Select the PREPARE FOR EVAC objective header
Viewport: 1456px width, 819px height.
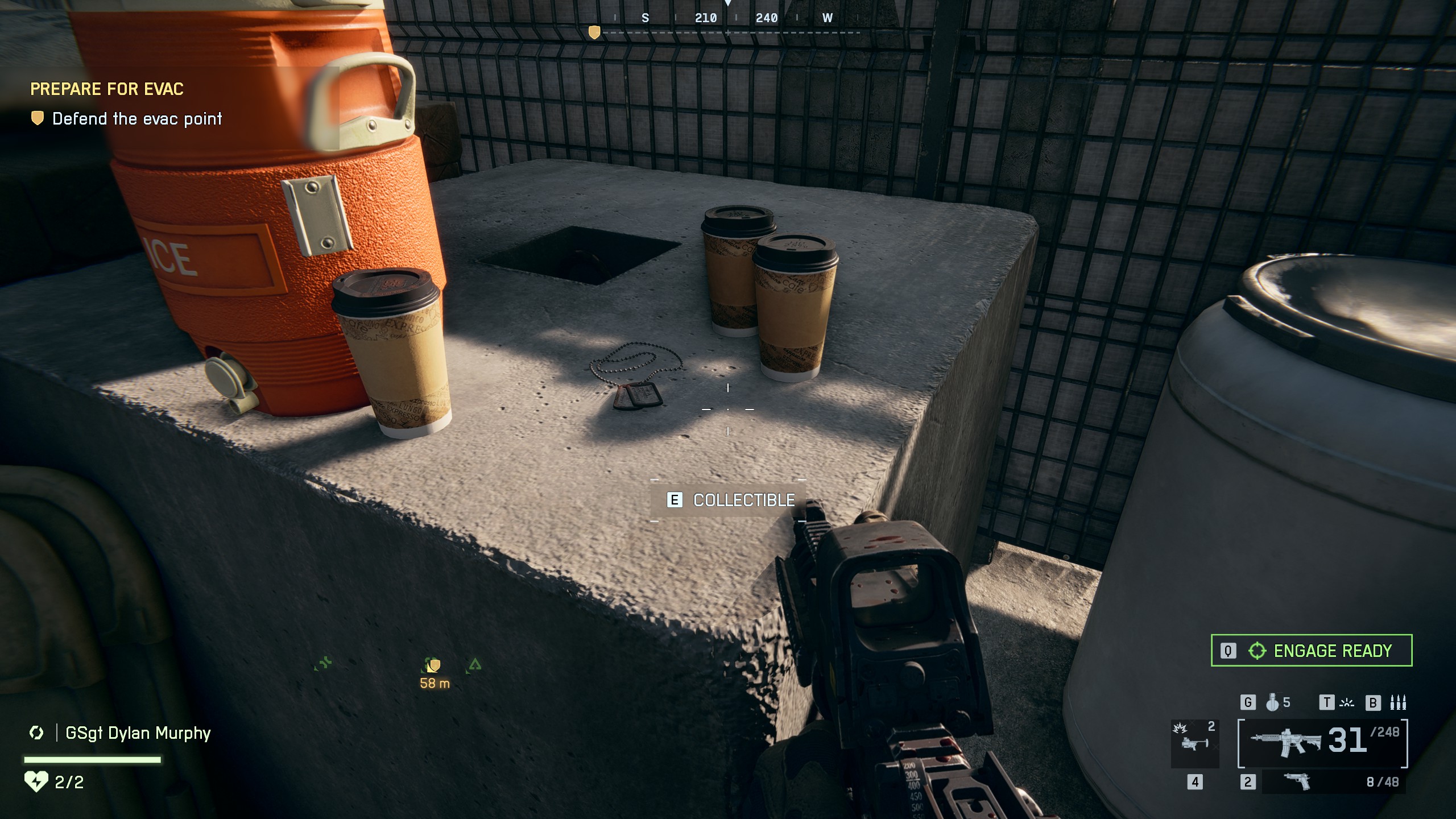click(x=106, y=89)
